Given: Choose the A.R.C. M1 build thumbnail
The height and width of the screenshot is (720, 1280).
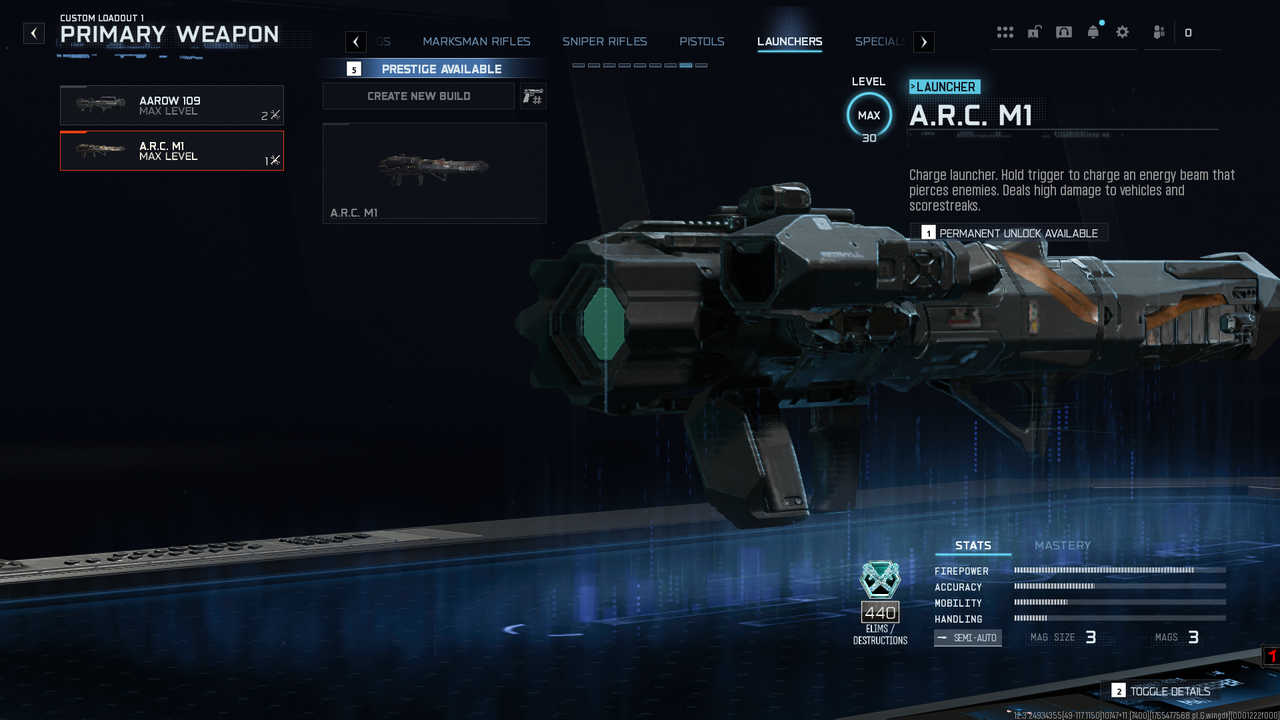Looking at the screenshot, I should coord(434,172).
